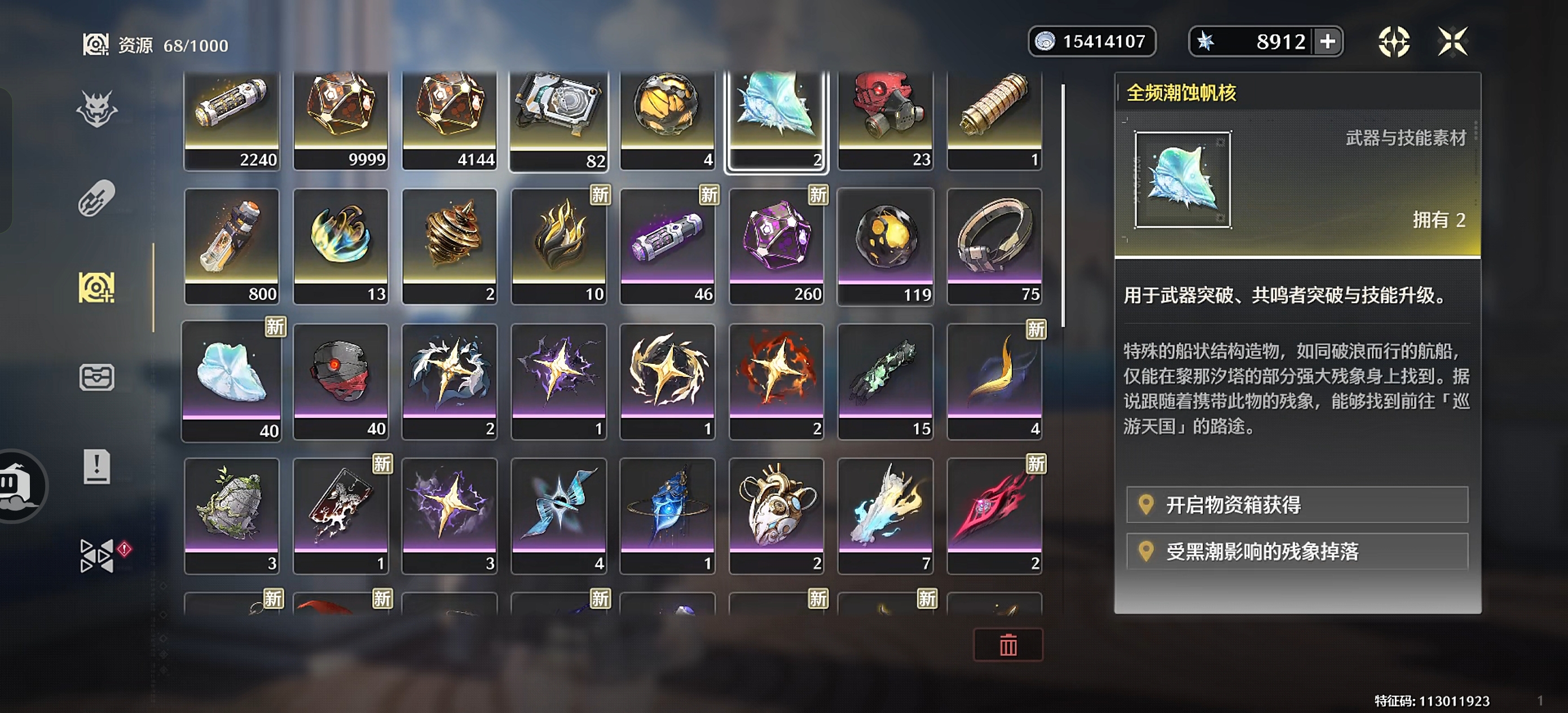This screenshot has height=713, width=1568.
Task: Open the exclamation mark quest items tab
Action: pos(97,467)
